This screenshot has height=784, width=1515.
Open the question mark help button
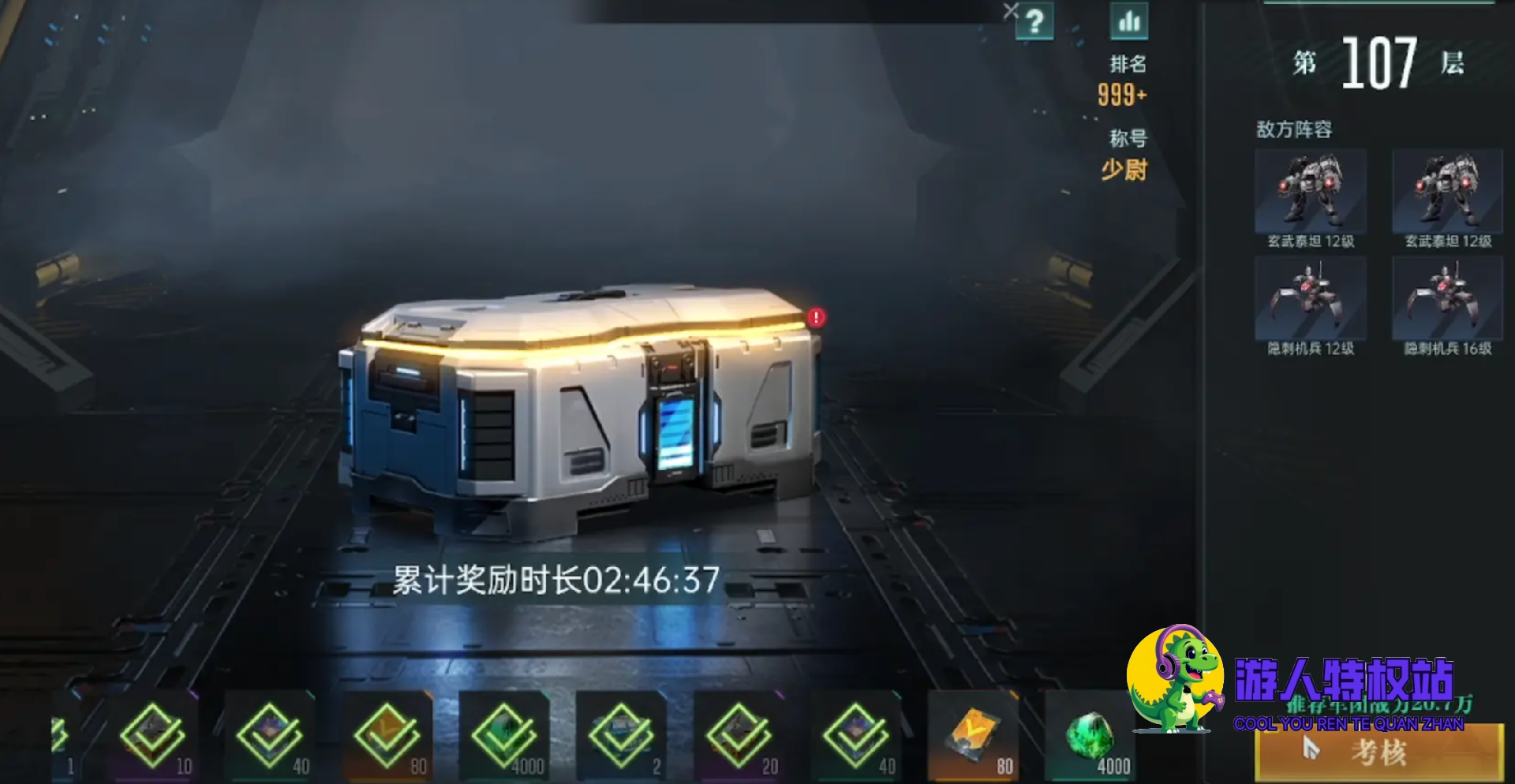tap(1034, 21)
